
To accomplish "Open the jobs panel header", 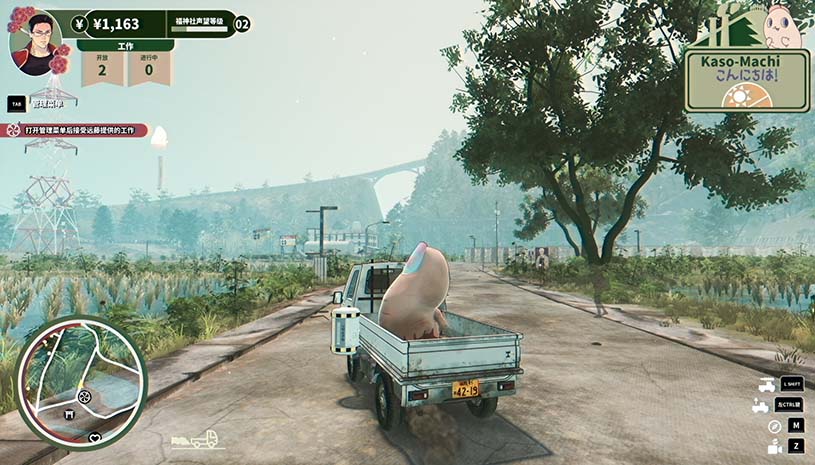I will (125, 46).
